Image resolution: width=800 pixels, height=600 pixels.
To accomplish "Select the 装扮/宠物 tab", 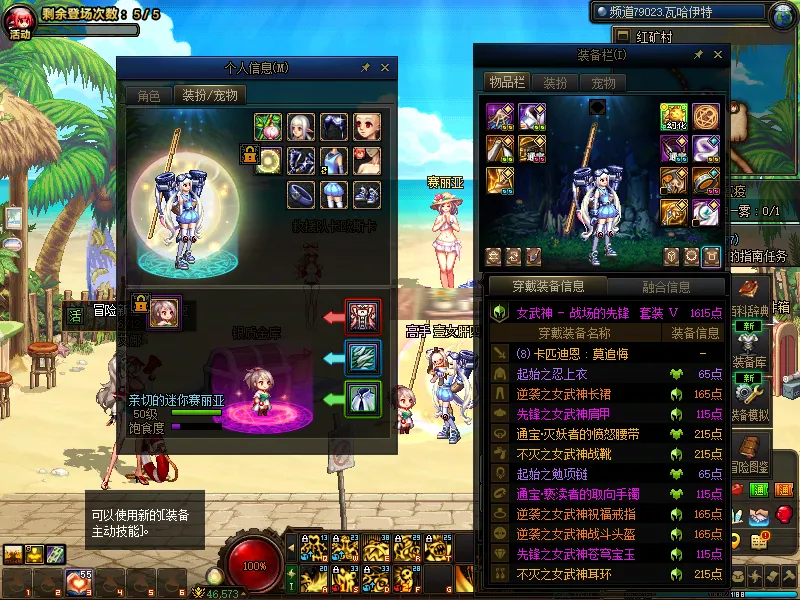I will pos(210,96).
